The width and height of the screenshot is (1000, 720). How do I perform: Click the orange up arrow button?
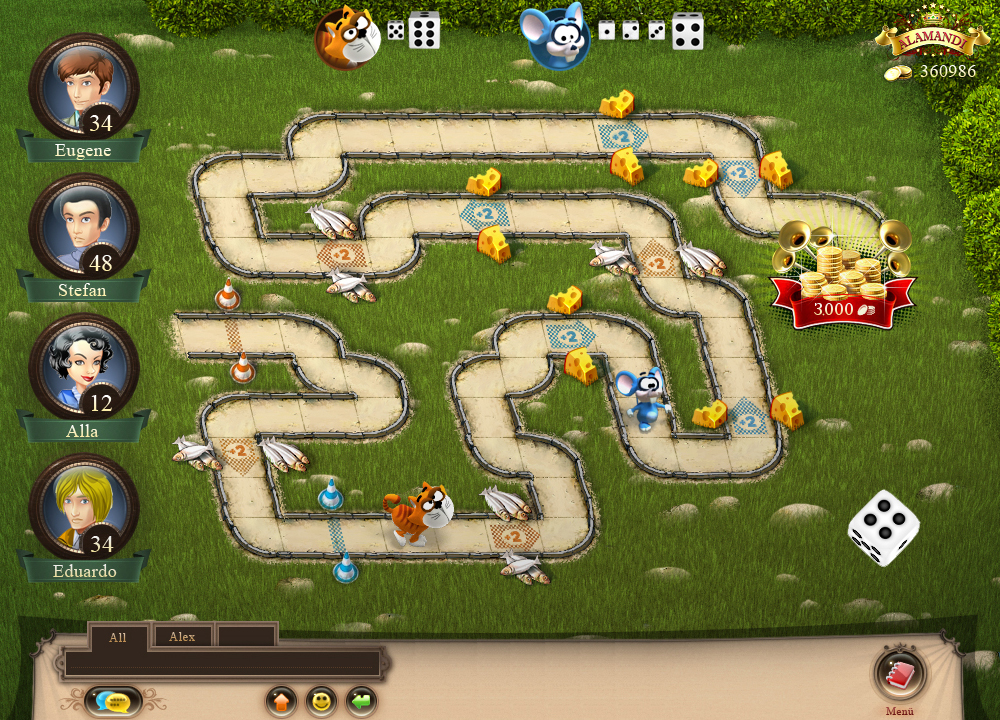tap(282, 701)
